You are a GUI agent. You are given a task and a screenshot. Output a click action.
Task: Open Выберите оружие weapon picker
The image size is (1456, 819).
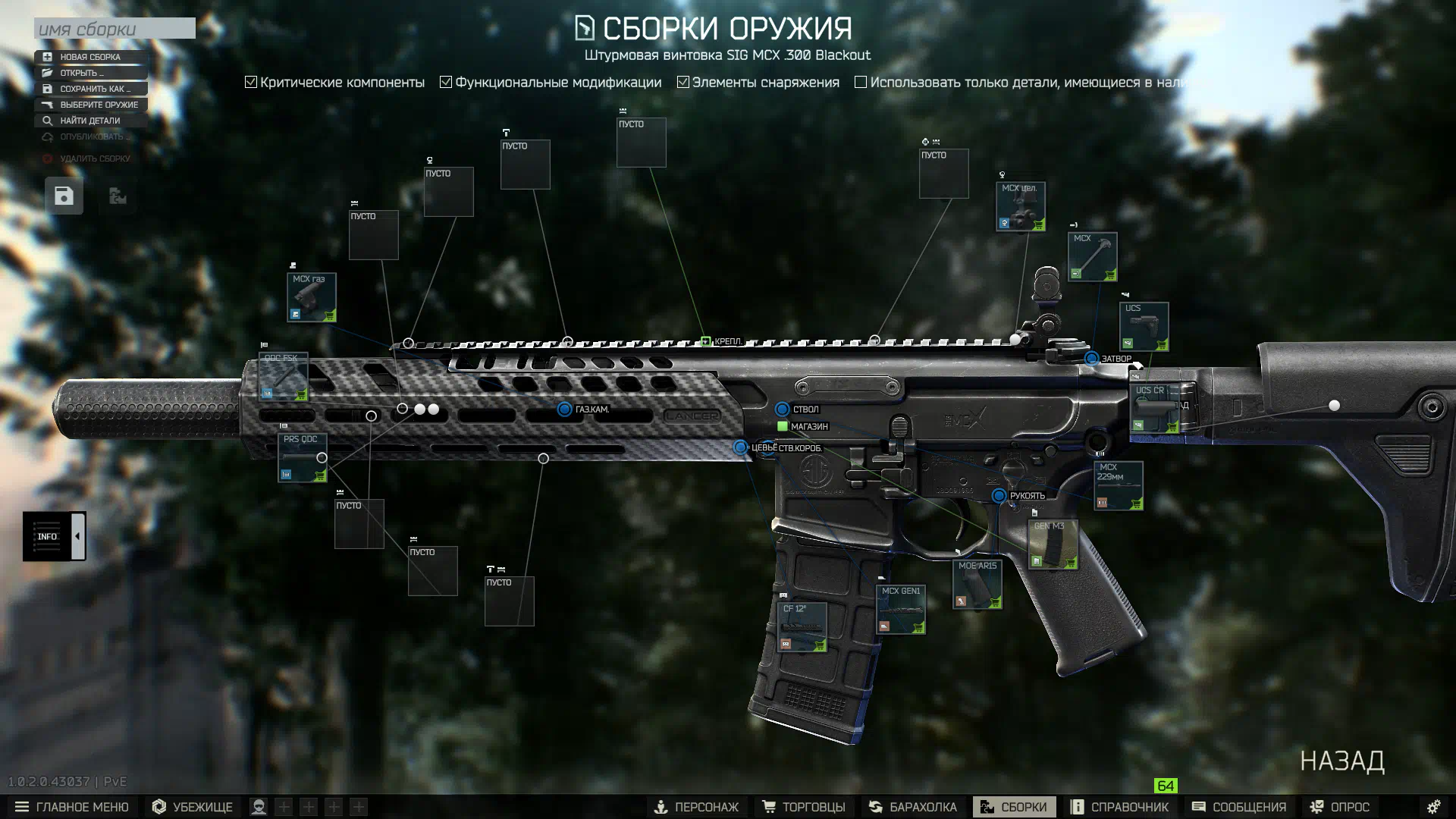(99, 105)
